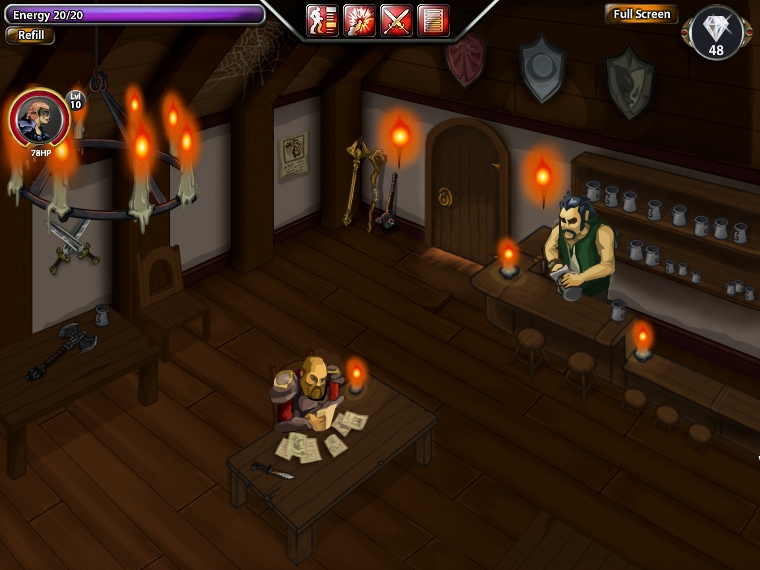Screen dimensions: 760x570
Task: Click the masked player portrait
Action: [x=40, y=118]
